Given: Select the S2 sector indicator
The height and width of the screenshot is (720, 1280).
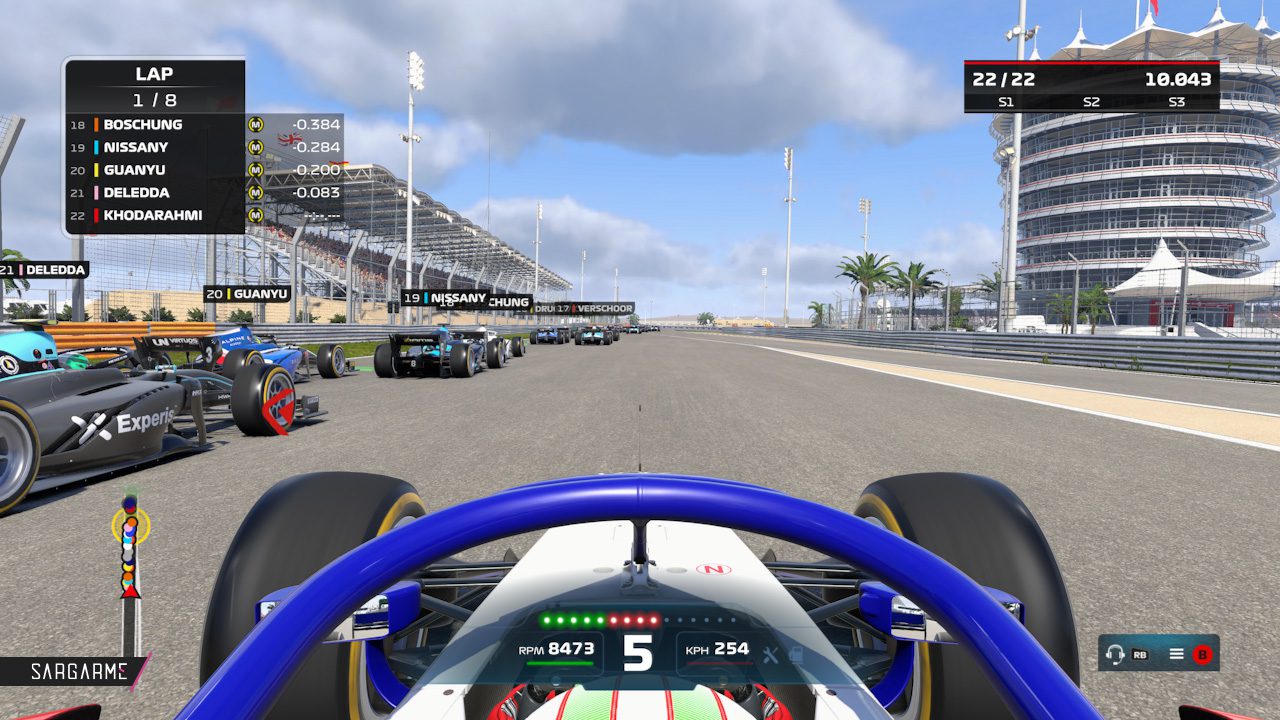Looking at the screenshot, I should click(1091, 102).
